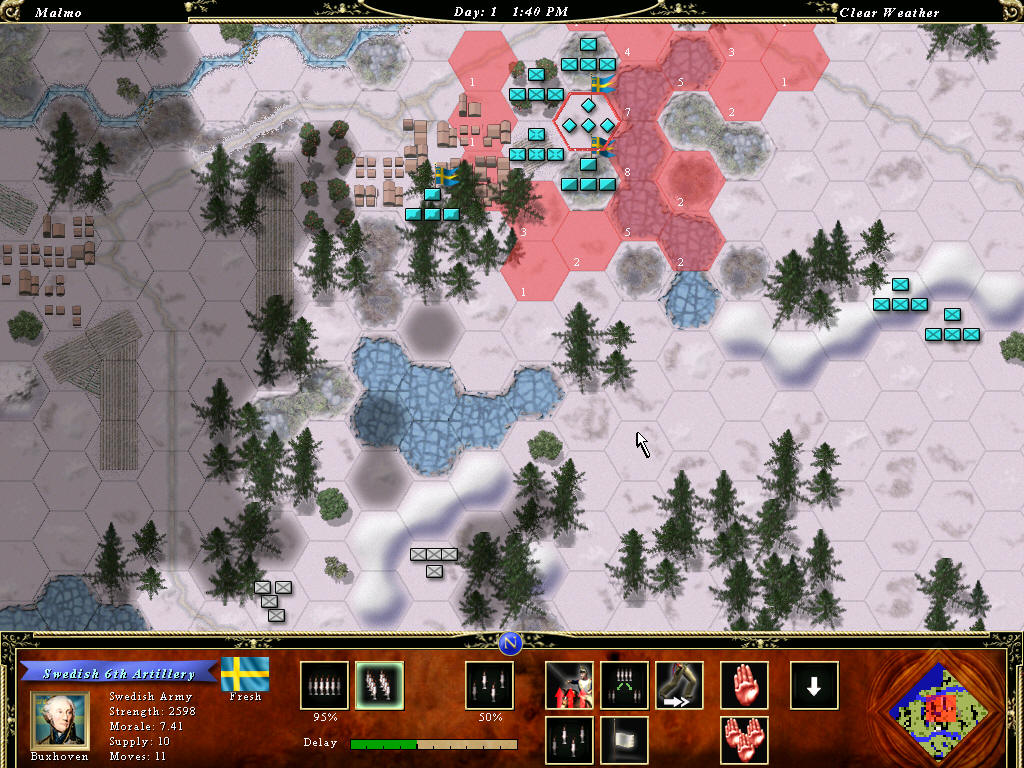Click the split unit formation icon
This screenshot has width=1024, height=768.
[x=624, y=686]
